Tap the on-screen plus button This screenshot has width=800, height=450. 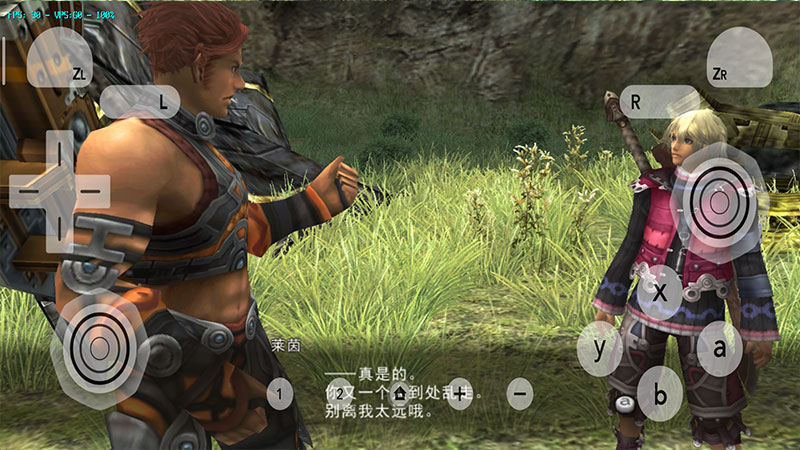460,394
